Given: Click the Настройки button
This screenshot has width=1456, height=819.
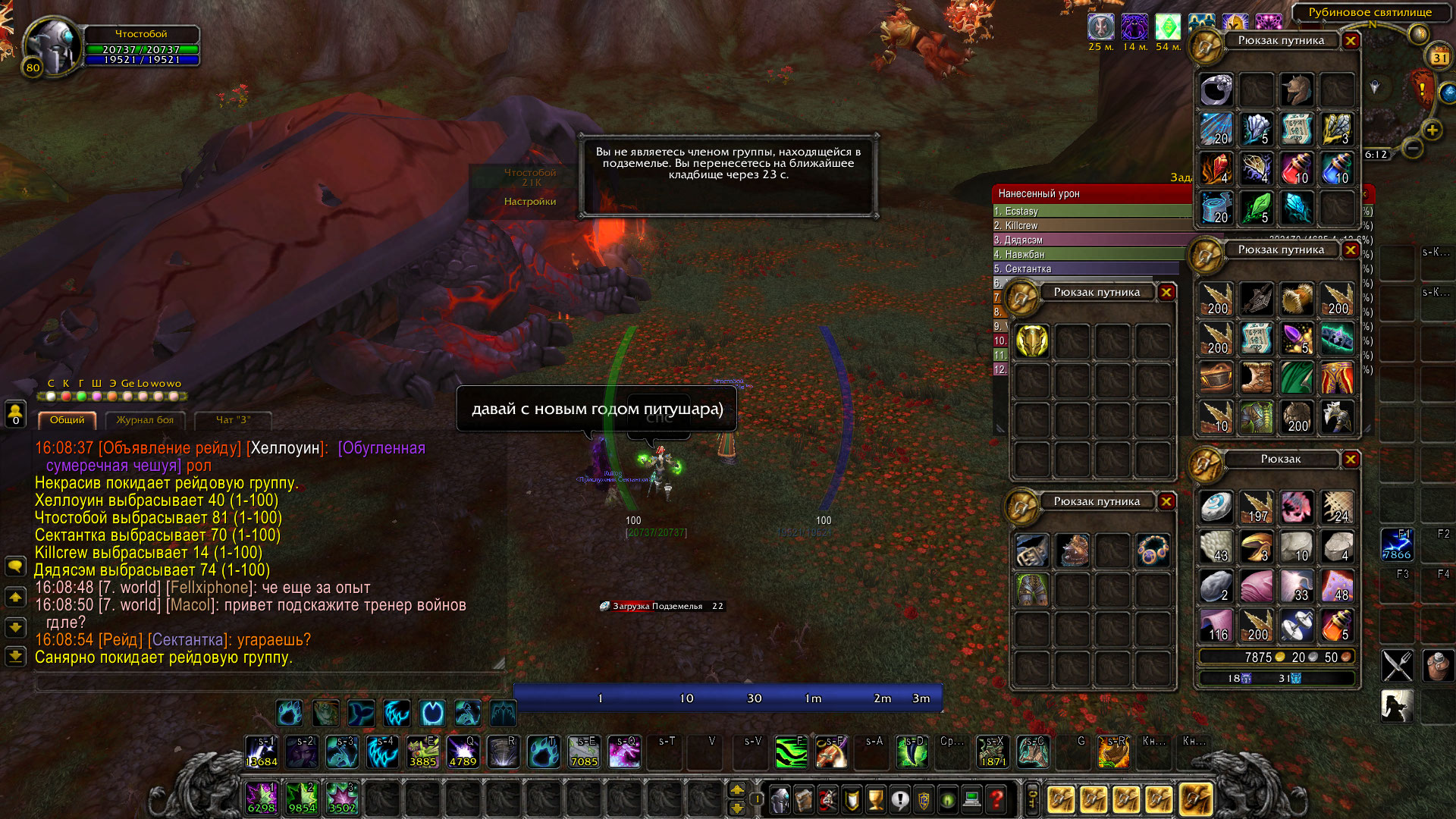Looking at the screenshot, I should click(x=530, y=202).
